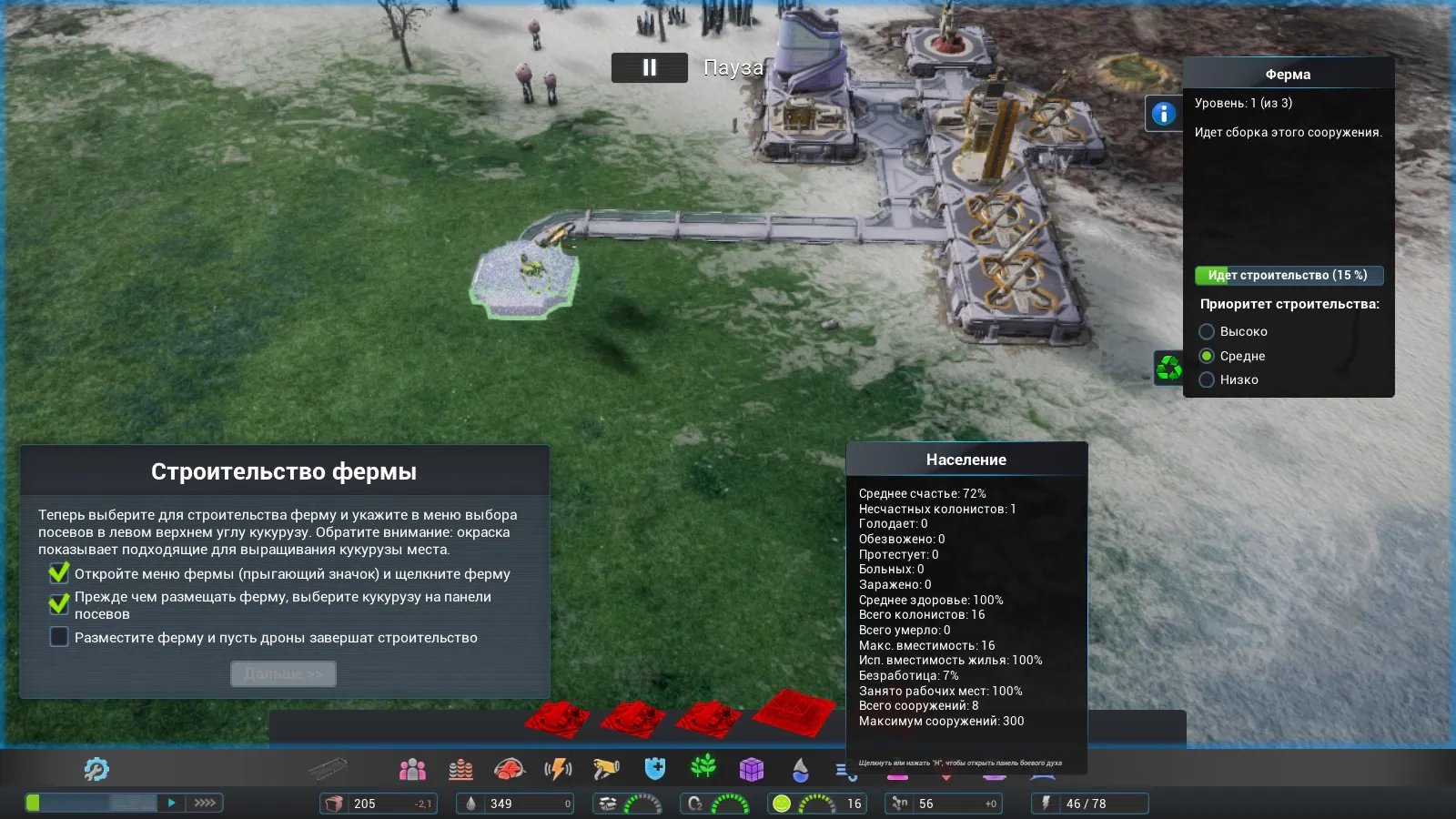The width and height of the screenshot is (1456, 819).
Task: Open the wrench-and-gear settings icon
Action: (96, 770)
